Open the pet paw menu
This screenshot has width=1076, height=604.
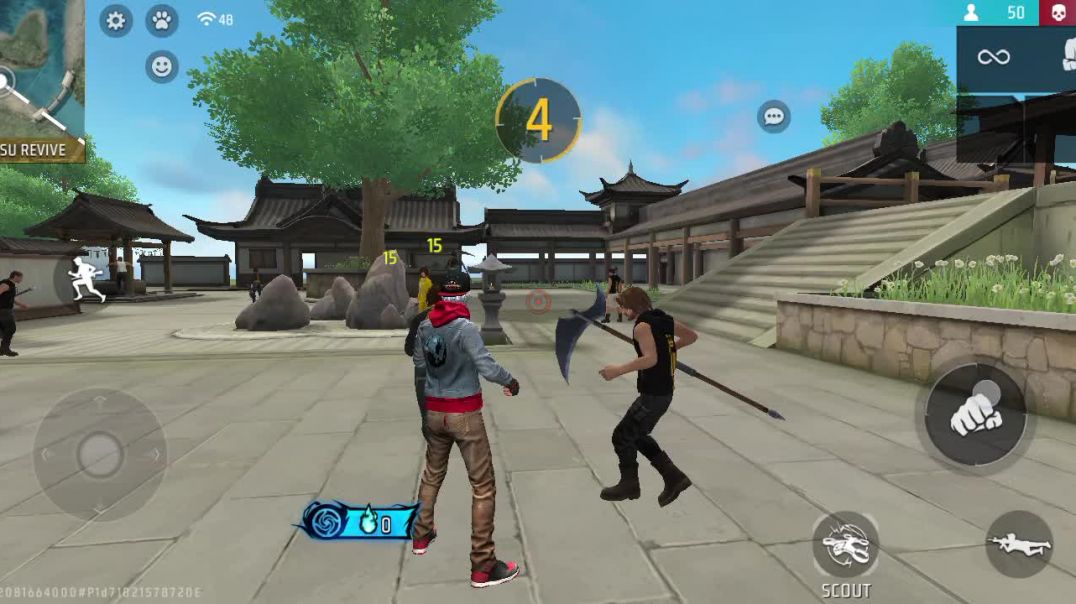[161, 20]
